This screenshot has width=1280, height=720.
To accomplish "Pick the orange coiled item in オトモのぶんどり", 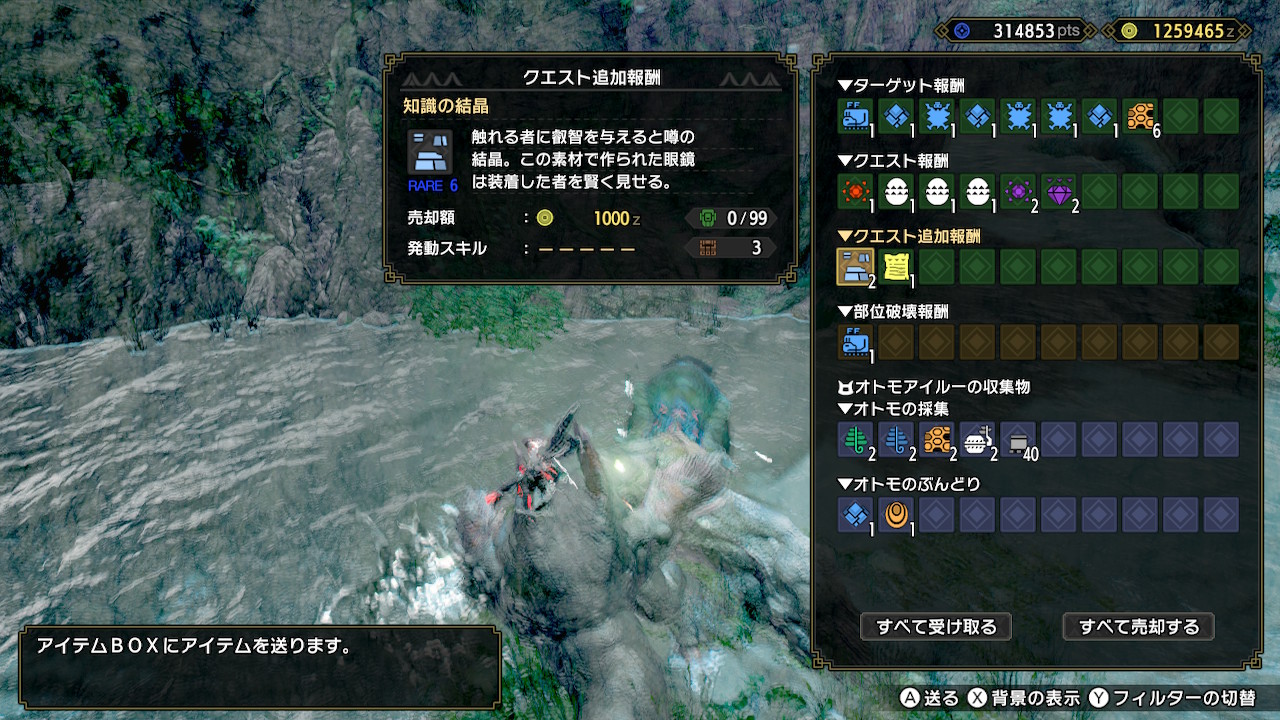I will pyautogui.click(x=896, y=514).
